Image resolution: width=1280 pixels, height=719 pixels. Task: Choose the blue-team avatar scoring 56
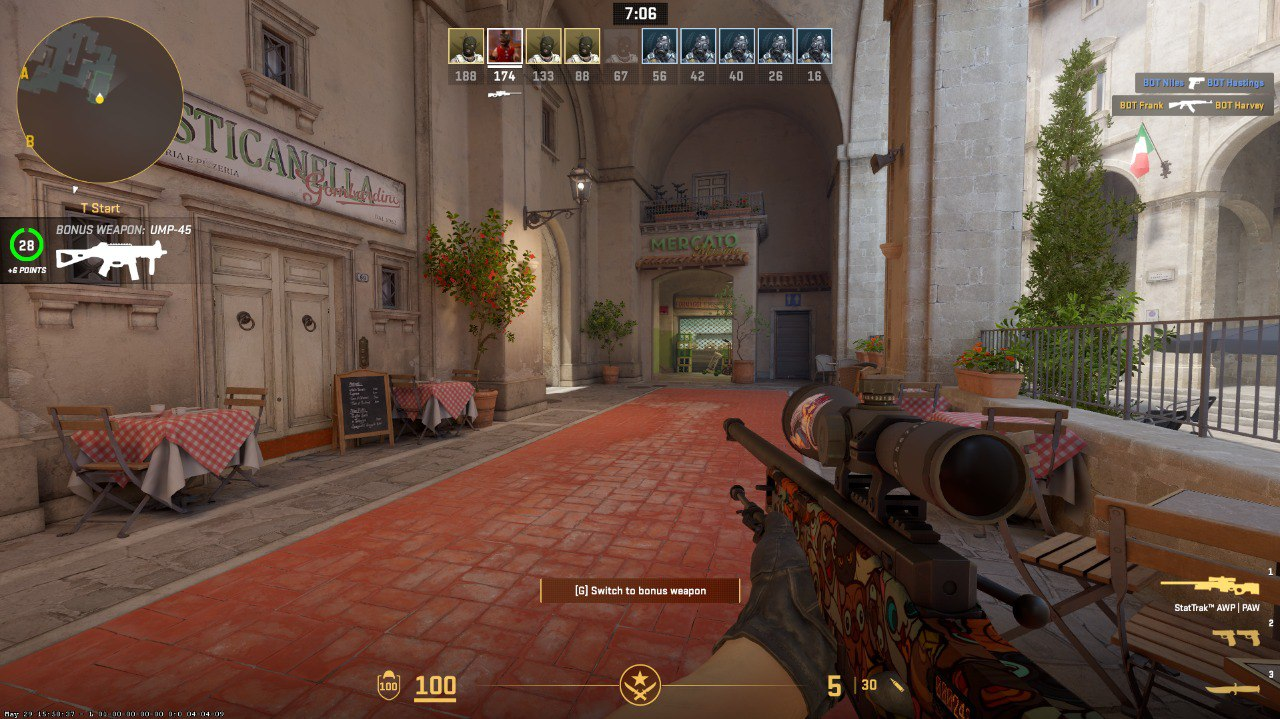coord(660,46)
